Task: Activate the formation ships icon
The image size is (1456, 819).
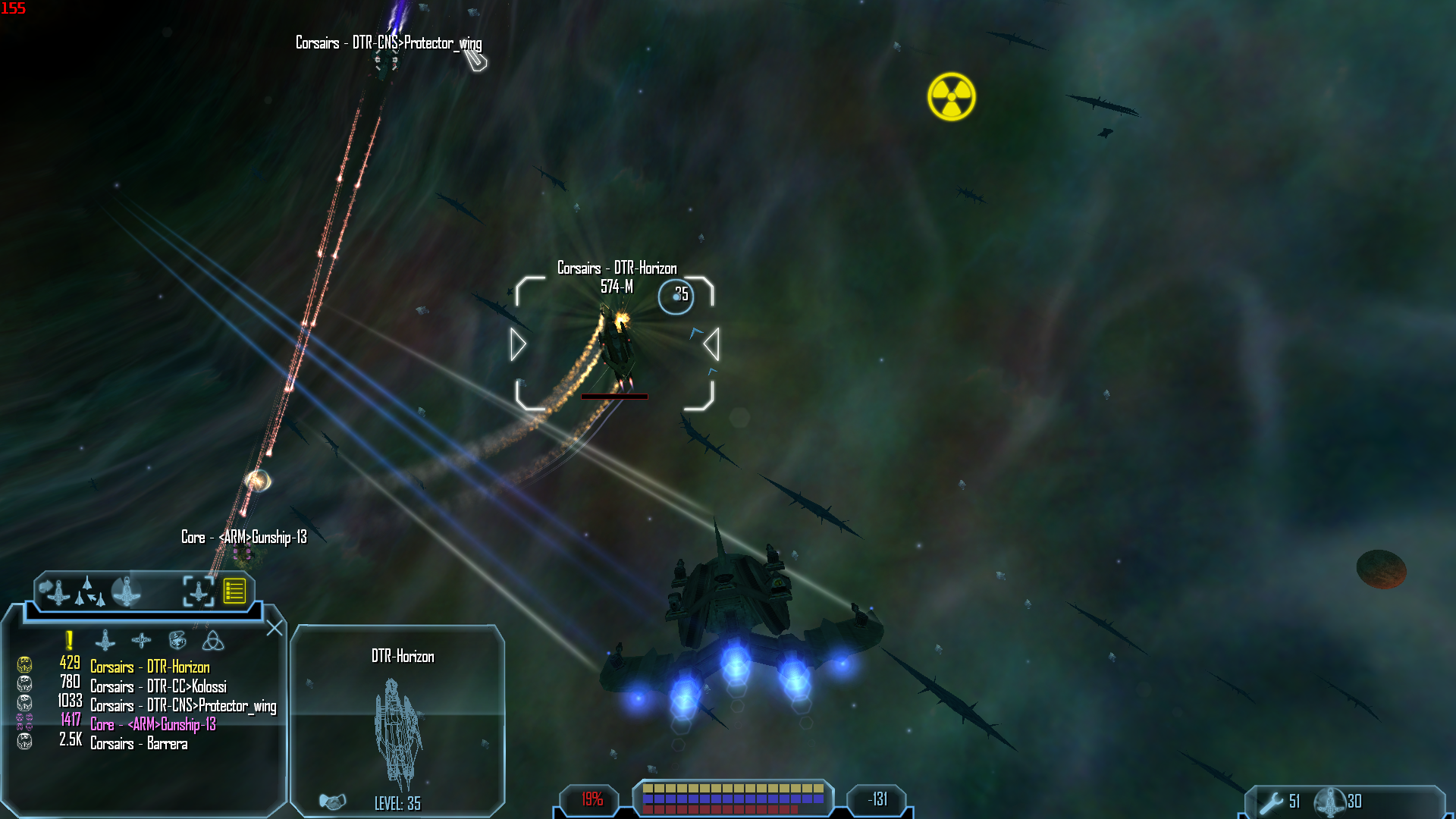Action: tap(89, 592)
